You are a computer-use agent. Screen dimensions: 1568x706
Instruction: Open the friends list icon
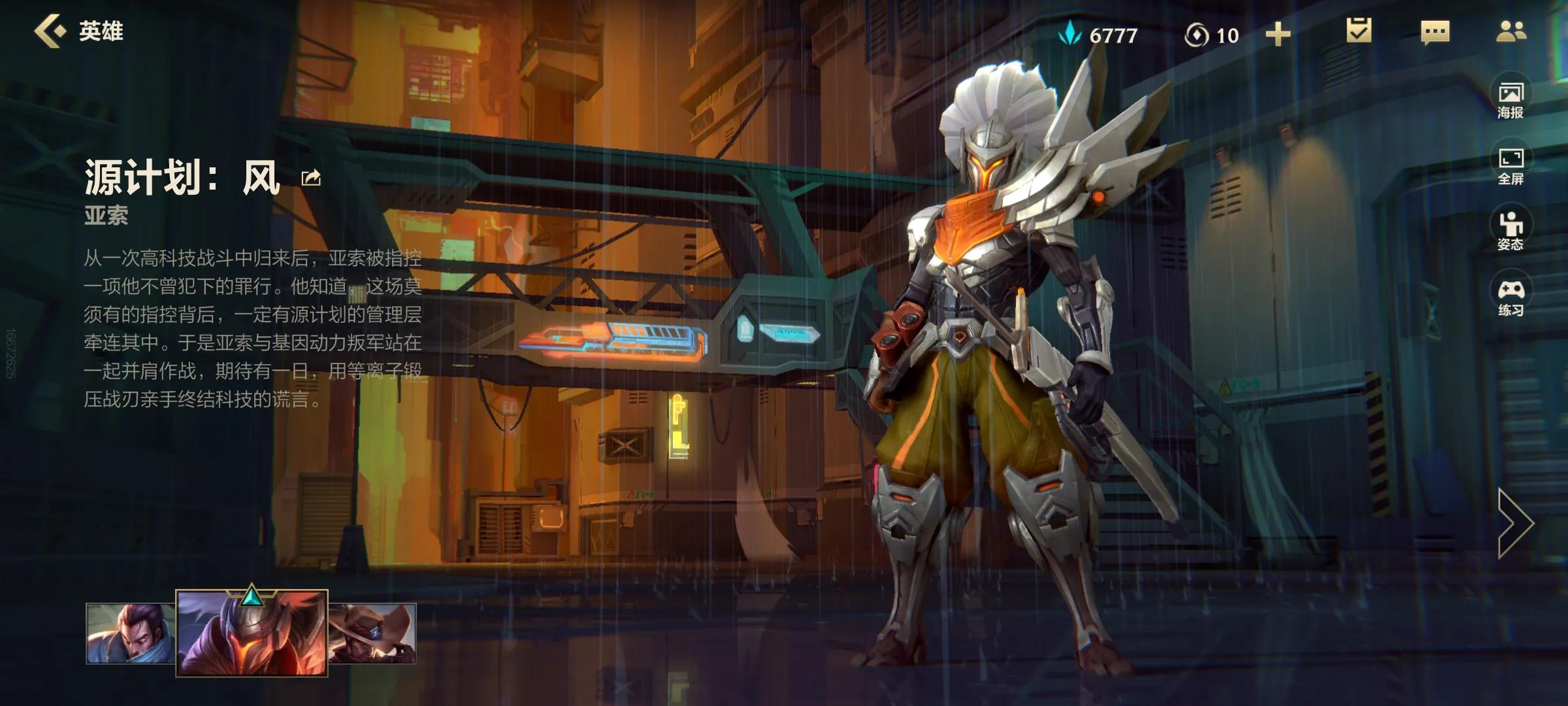pos(1511,31)
